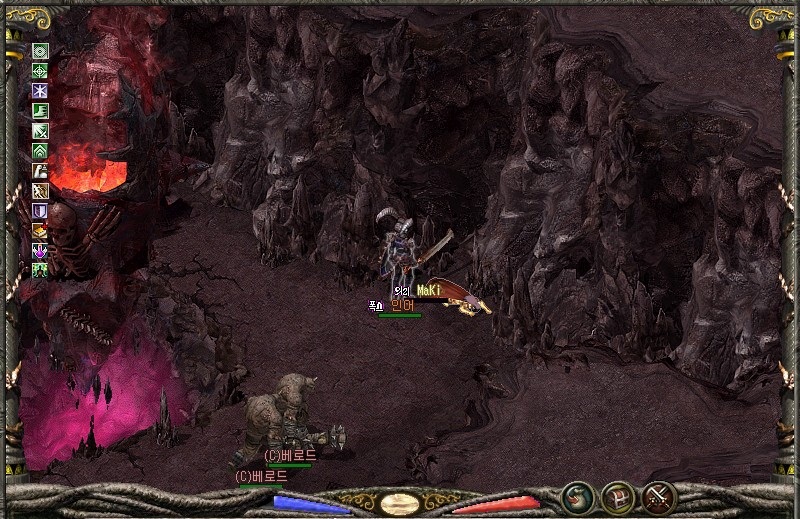Viewport: 800px width, 519px height.
Task: Click the green boot speed buff icon
Action: (x=41, y=111)
